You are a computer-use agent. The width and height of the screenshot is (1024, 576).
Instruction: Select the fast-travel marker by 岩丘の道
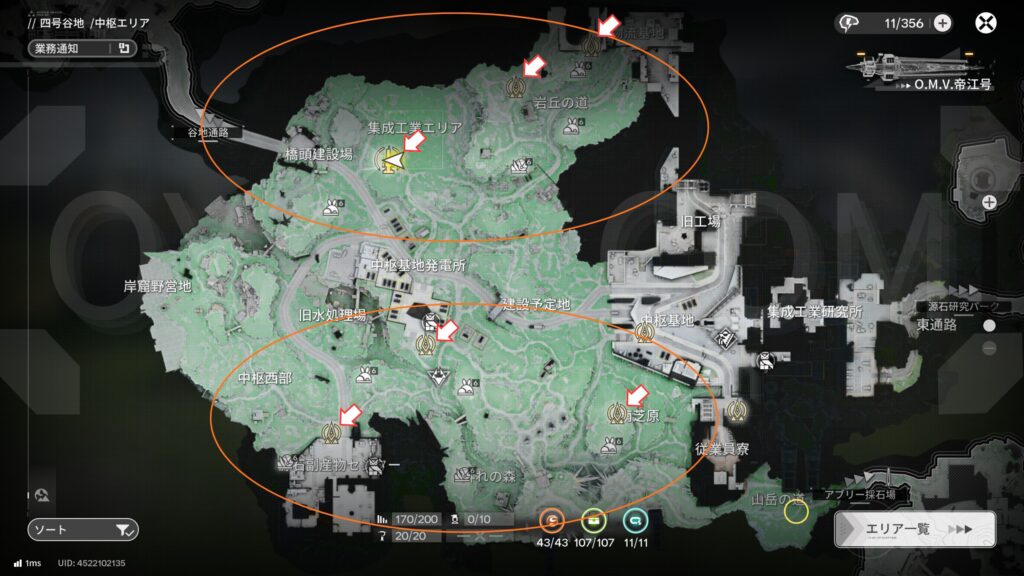pyautogui.click(x=516, y=85)
